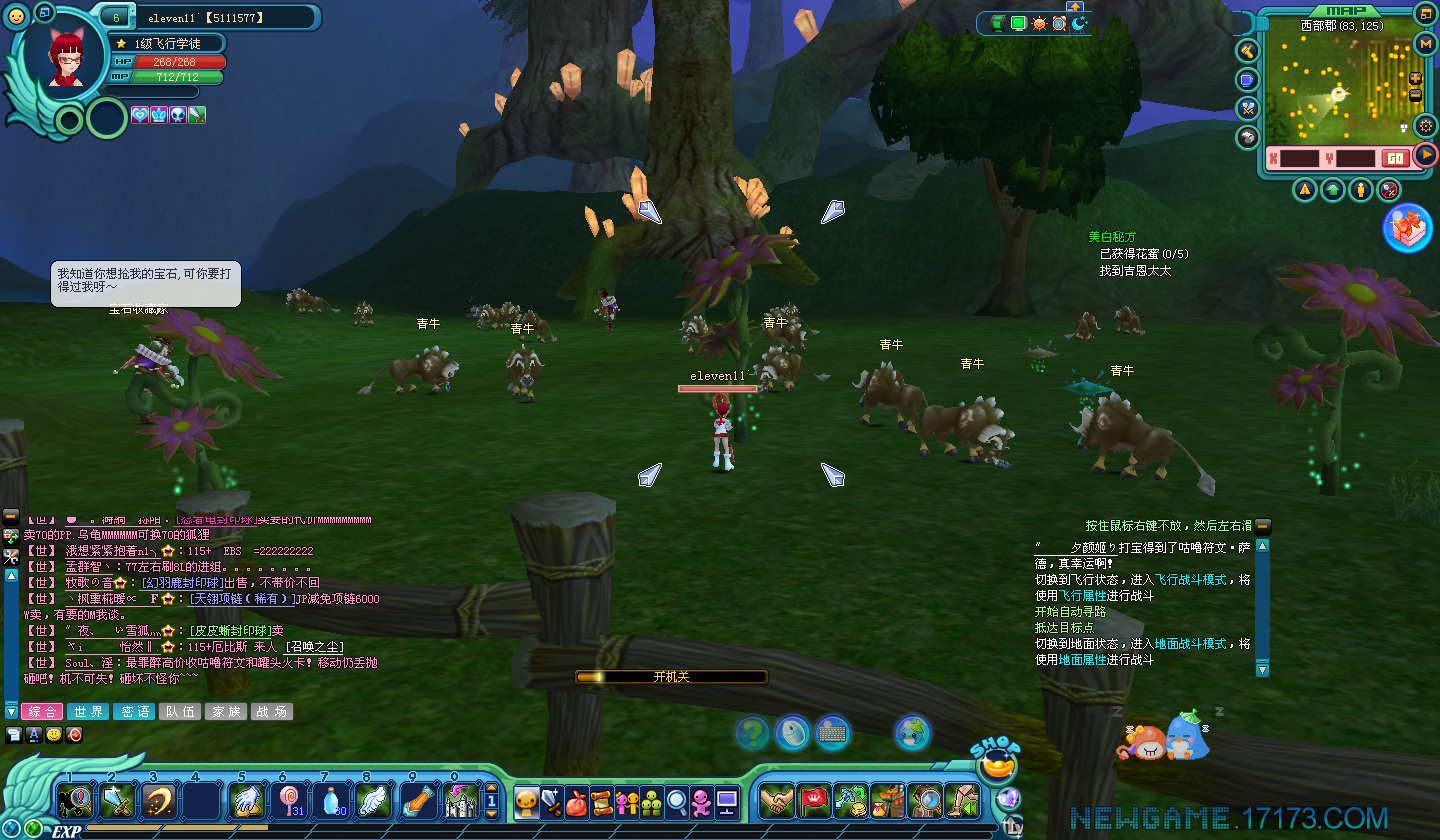Zoom in the minimap with the plus button
Screen dimensions: 1440x840
click(x=1415, y=79)
